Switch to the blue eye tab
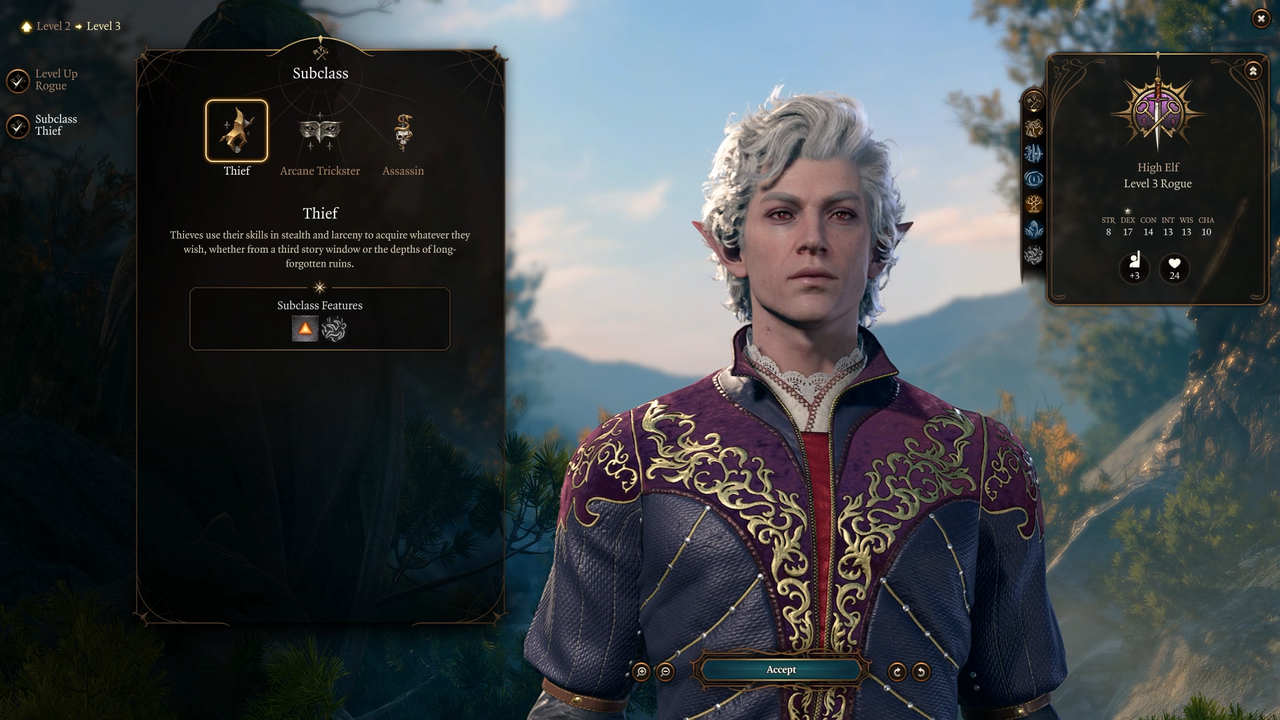Viewport: 1280px width, 720px height. [1034, 179]
